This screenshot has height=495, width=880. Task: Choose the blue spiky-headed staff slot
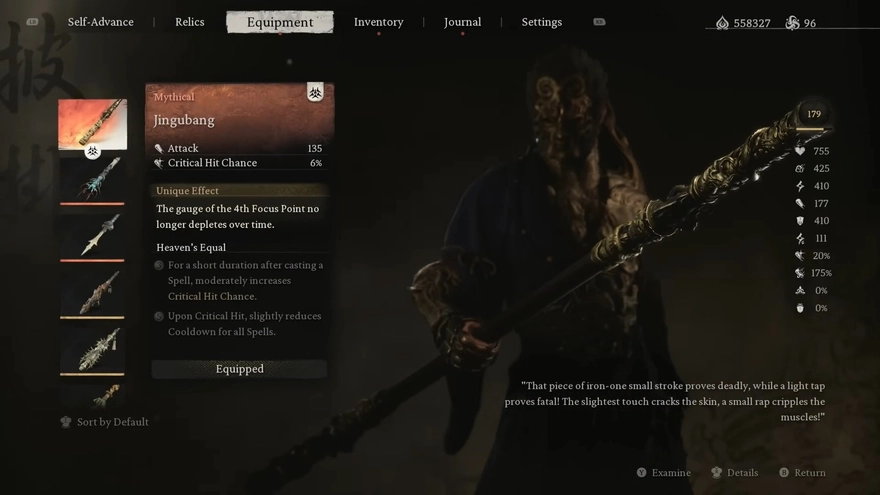coord(92,180)
